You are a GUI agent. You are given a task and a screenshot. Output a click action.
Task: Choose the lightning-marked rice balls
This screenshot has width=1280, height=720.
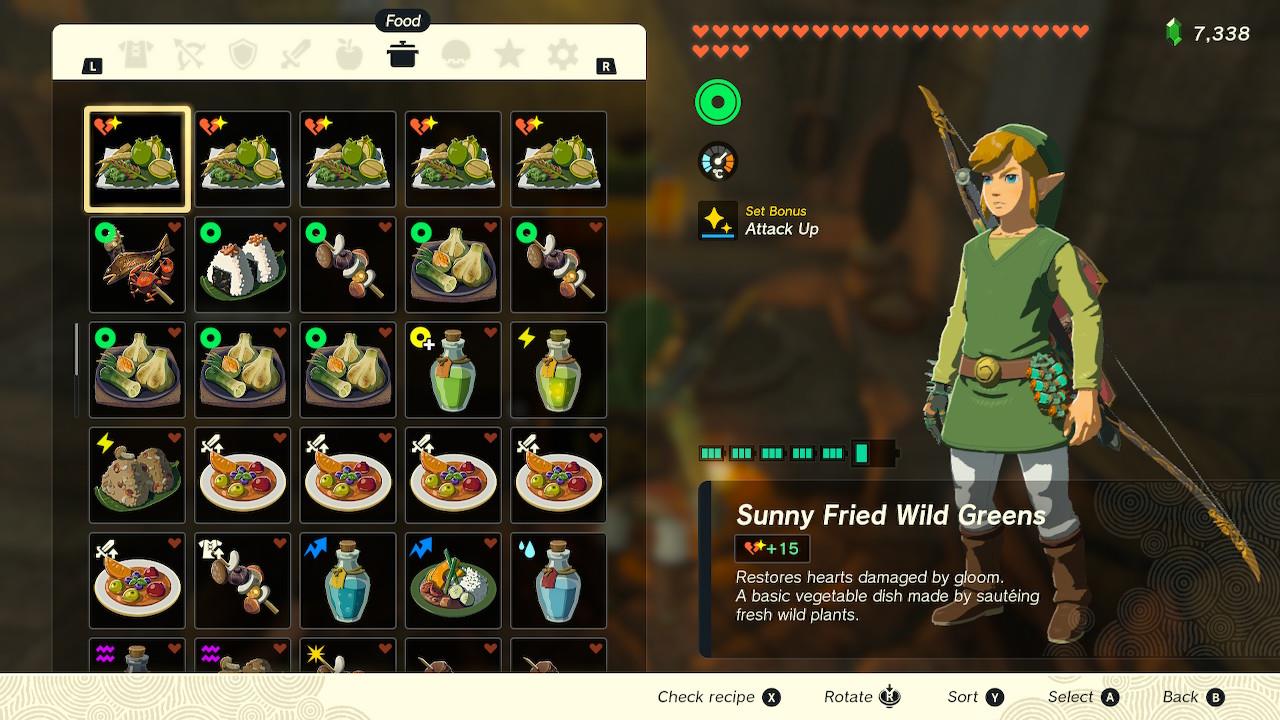click(x=137, y=476)
